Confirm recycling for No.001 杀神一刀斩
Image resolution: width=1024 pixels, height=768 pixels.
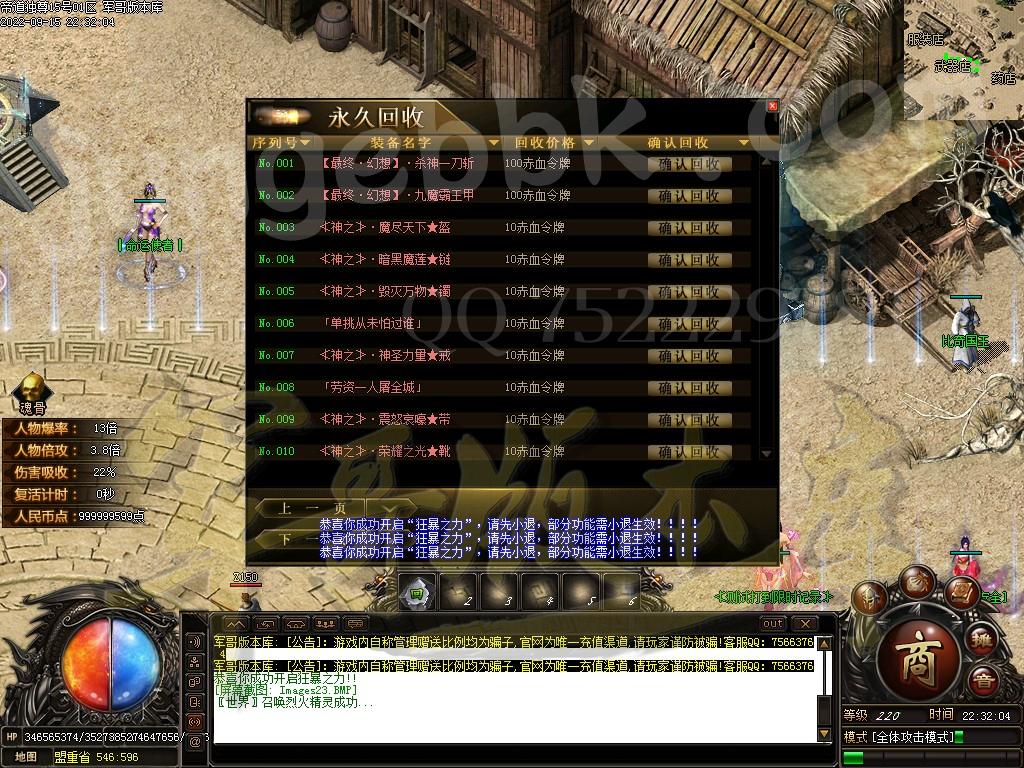coord(689,164)
